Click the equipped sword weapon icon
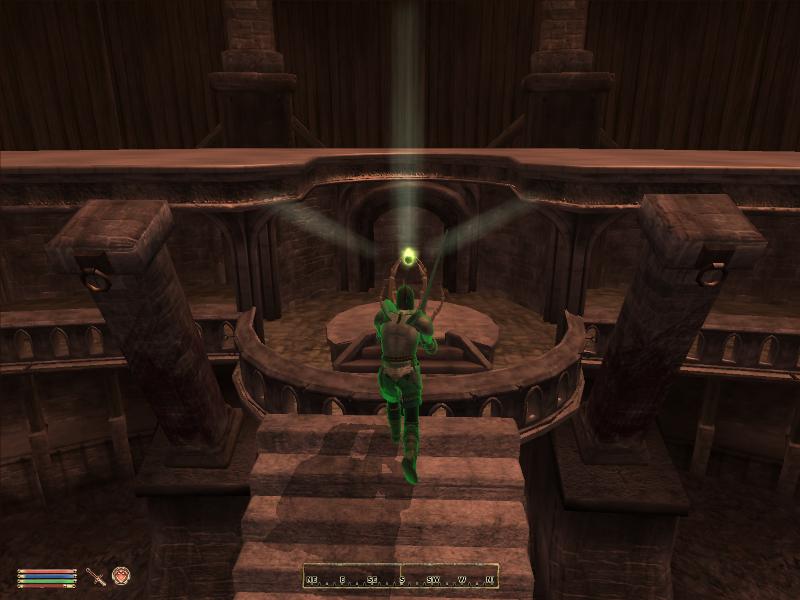The image size is (800, 600). tap(96, 576)
